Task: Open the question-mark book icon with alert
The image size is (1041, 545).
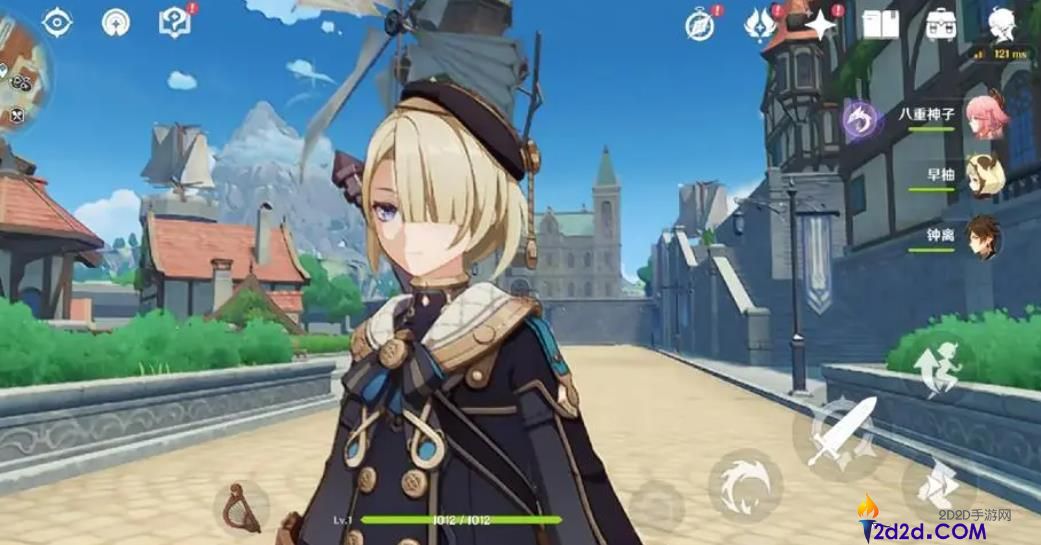Action: coord(175,23)
